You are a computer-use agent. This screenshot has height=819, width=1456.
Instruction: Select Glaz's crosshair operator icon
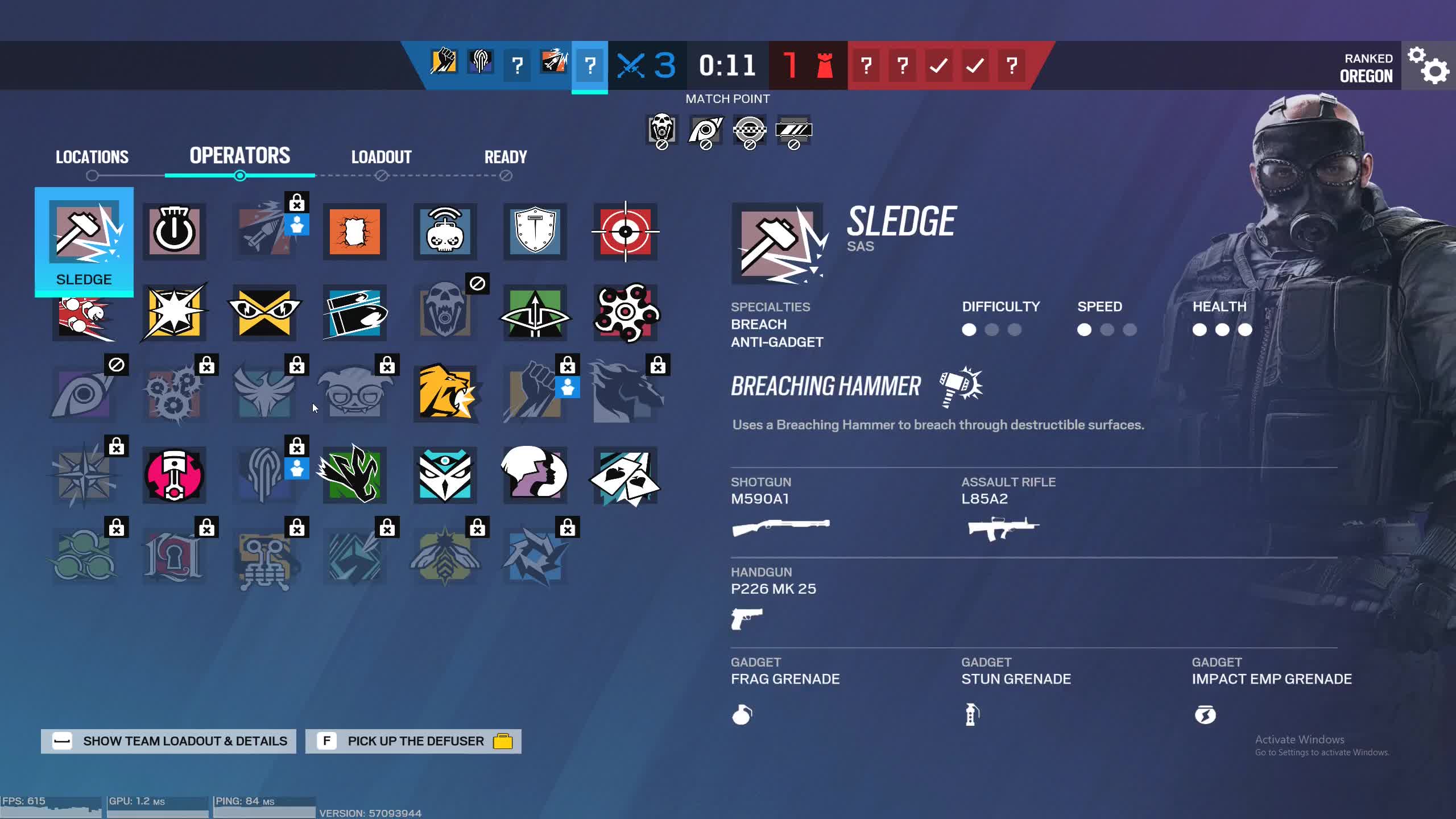pos(624,231)
